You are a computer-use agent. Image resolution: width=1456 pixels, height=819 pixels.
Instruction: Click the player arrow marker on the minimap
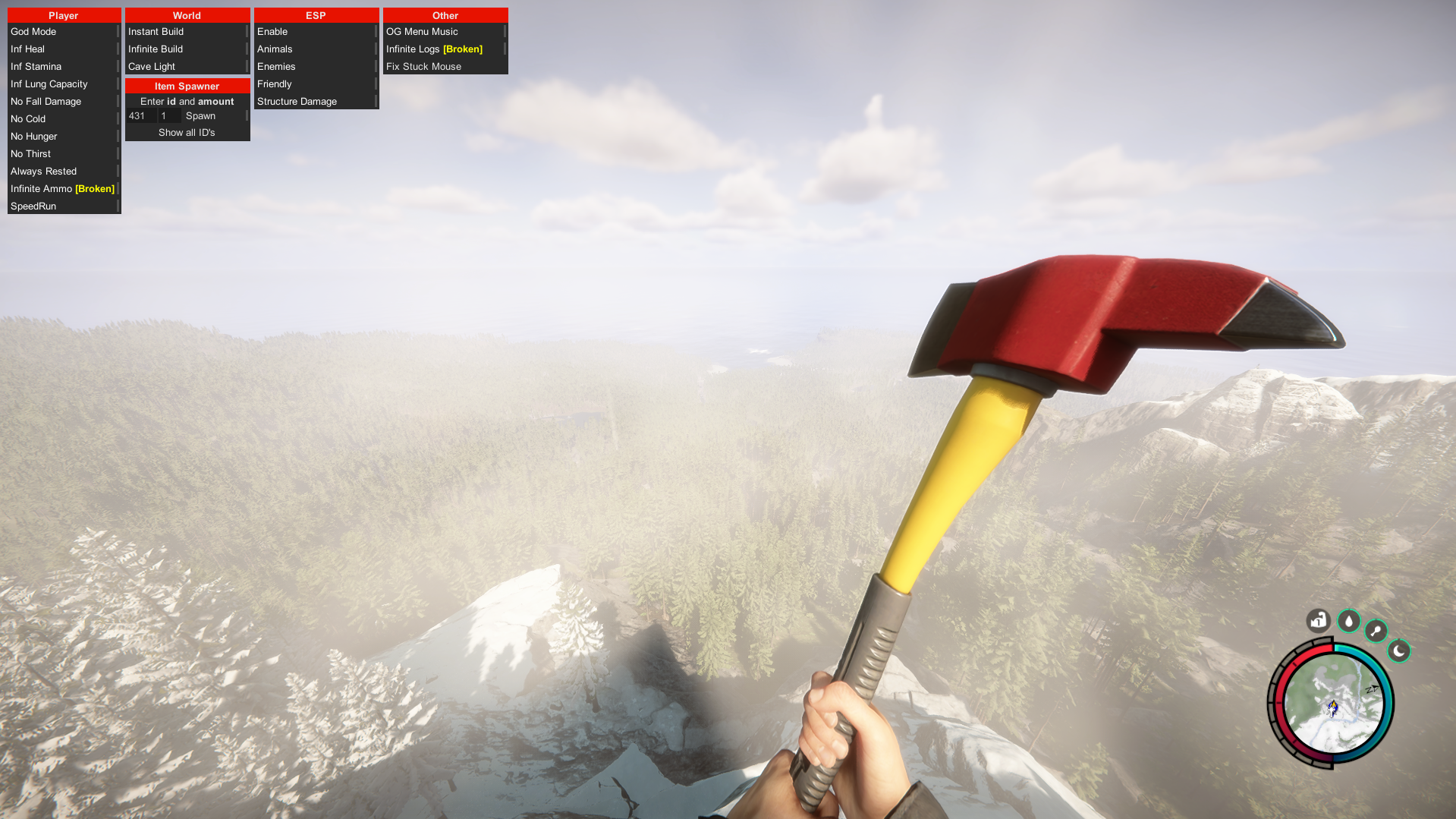click(x=1332, y=709)
